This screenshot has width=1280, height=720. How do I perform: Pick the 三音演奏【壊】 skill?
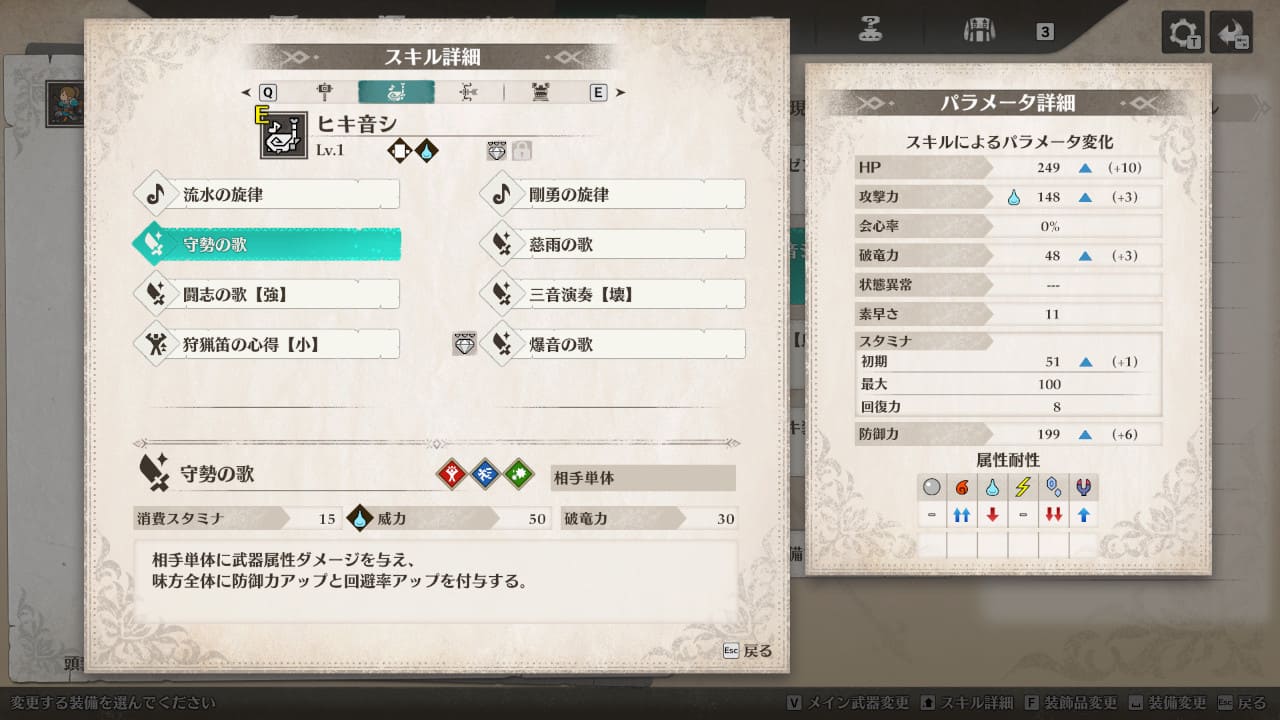(x=612, y=295)
